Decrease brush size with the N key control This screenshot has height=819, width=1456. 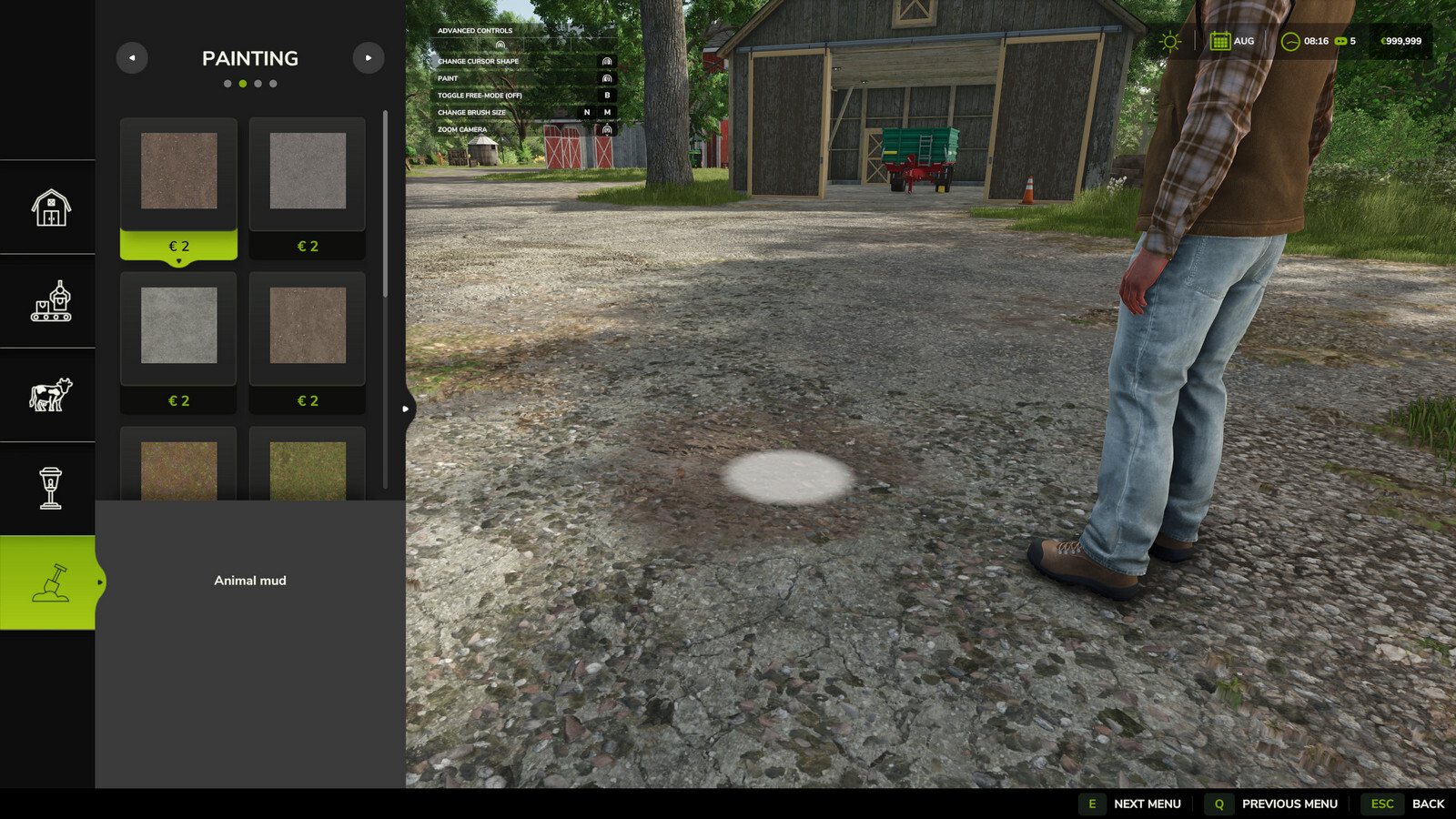tap(585, 112)
